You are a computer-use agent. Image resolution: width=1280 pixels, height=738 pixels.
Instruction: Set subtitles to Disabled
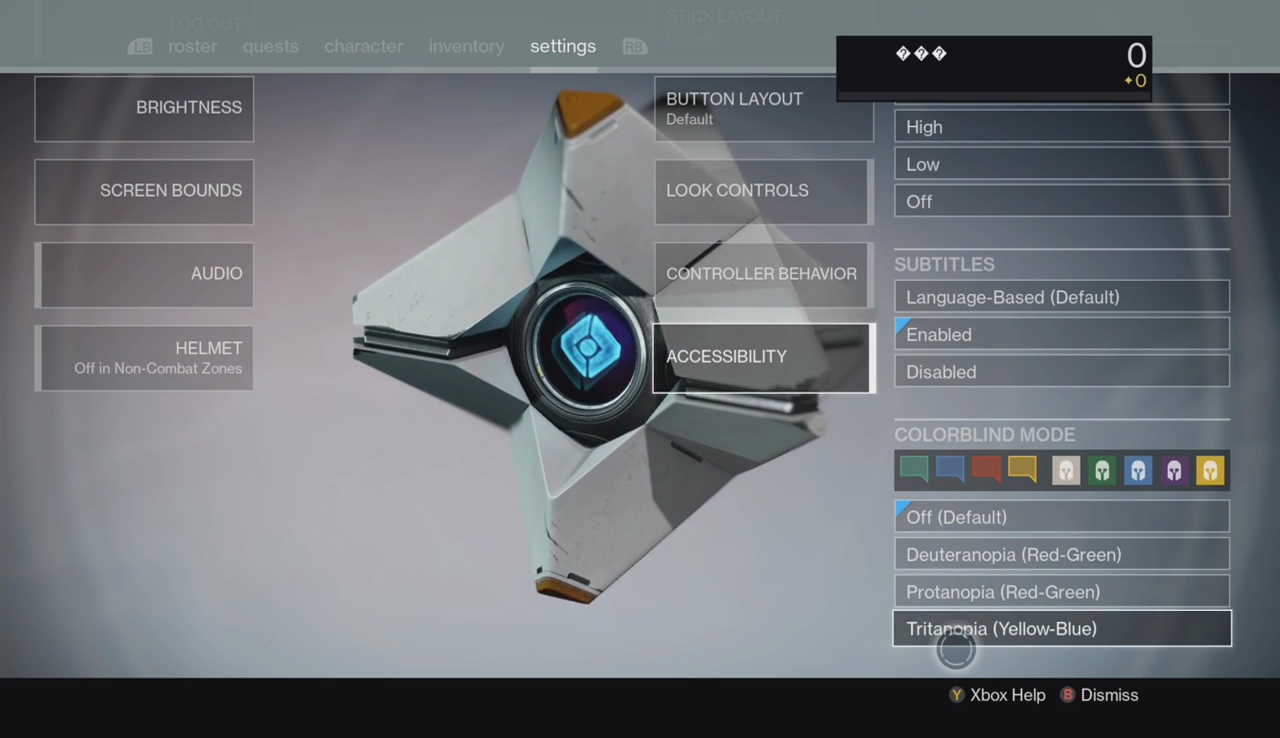click(1061, 372)
